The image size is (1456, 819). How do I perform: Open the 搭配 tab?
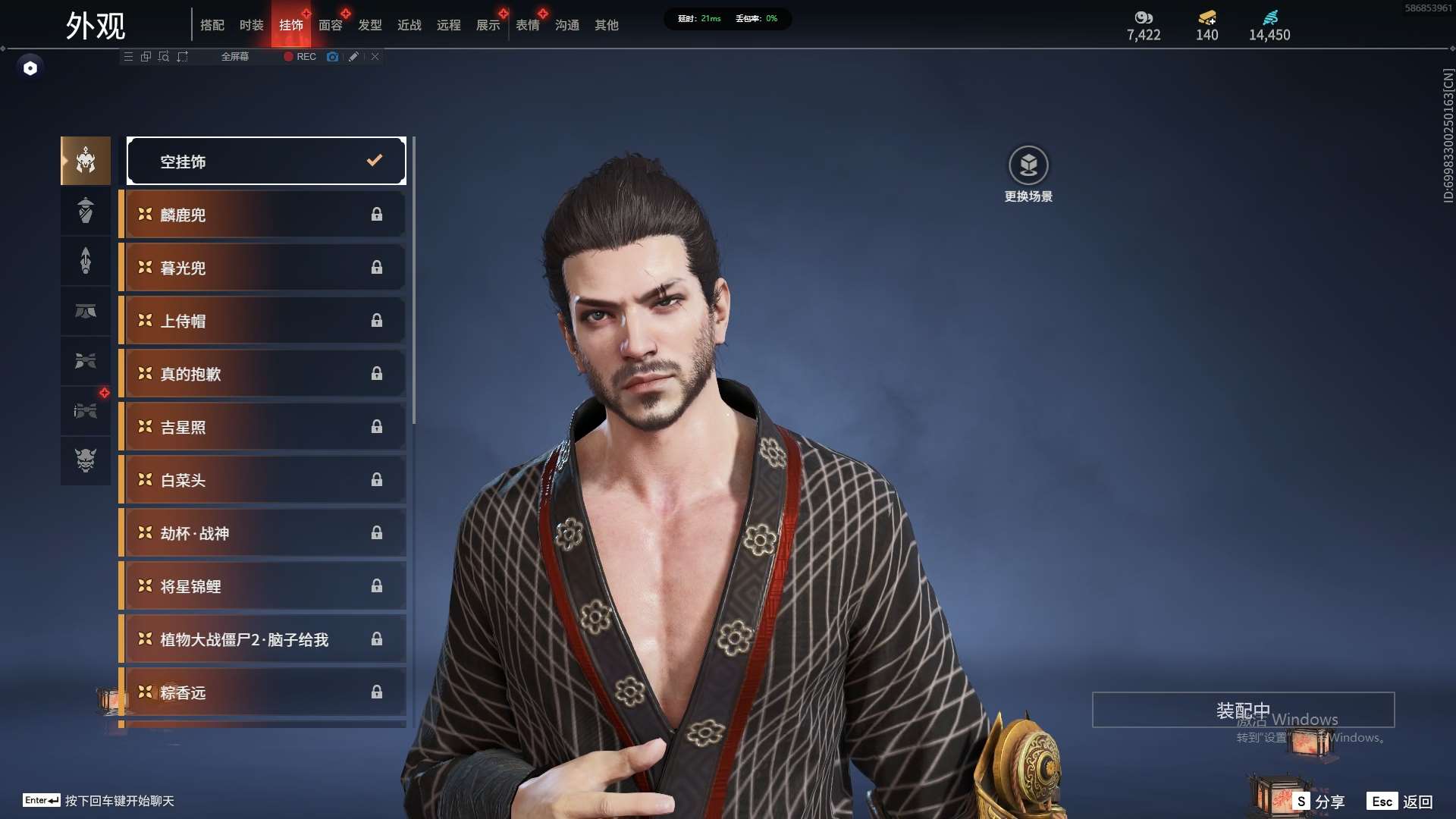(212, 25)
